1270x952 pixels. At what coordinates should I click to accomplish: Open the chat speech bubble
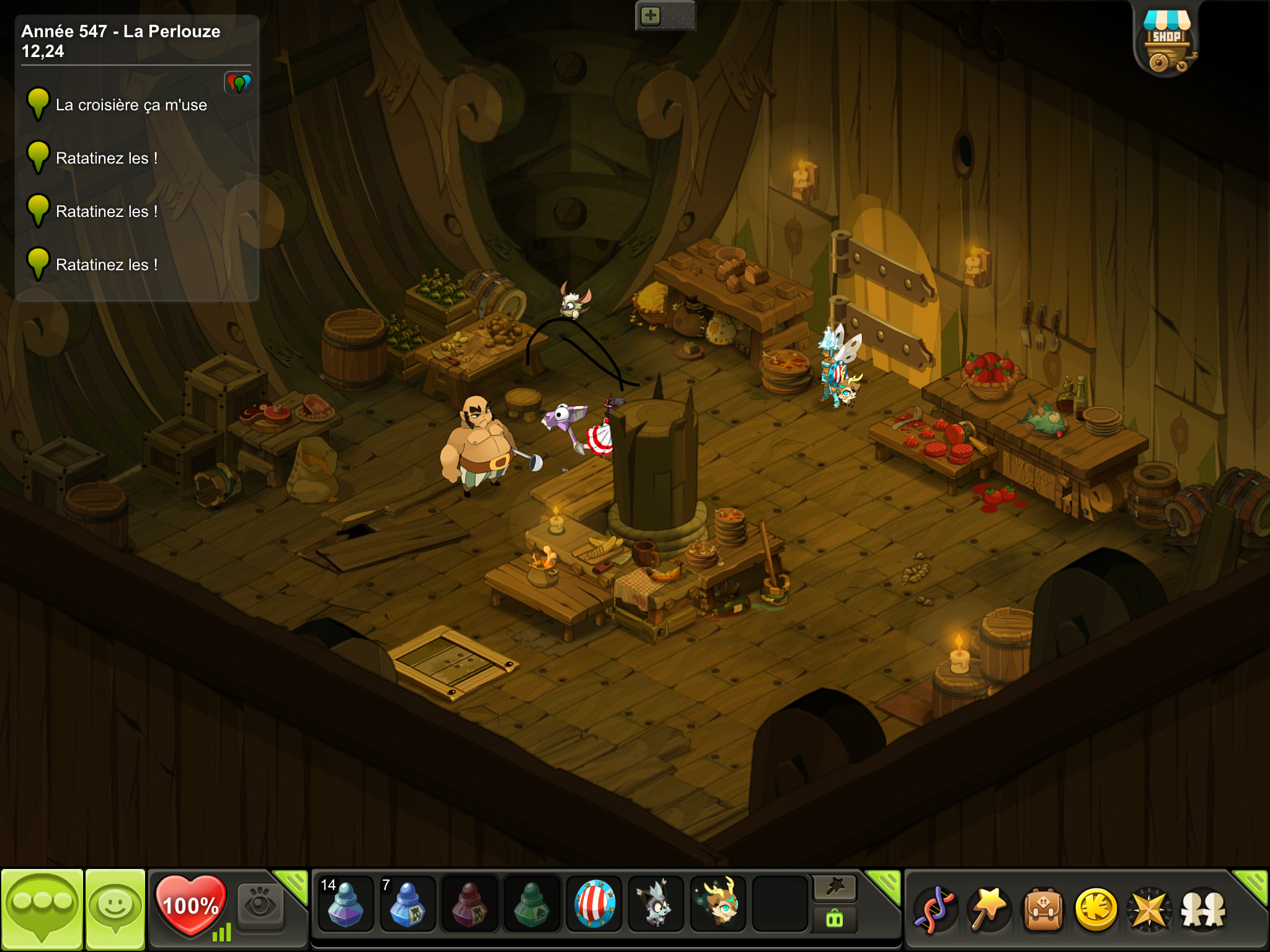pos(42,908)
